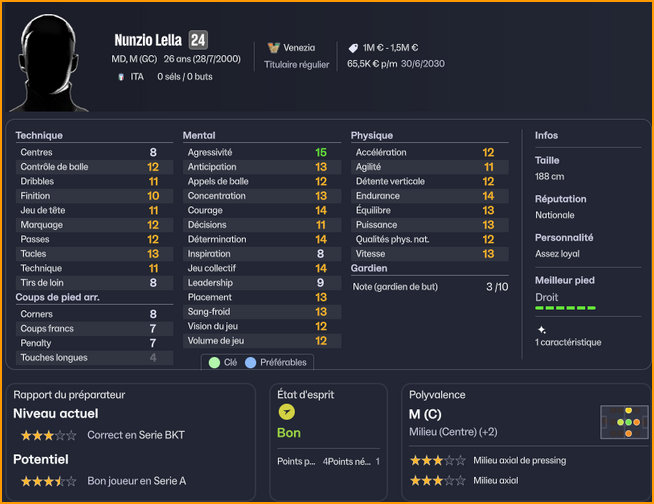The height and width of the screenshot is (504, 654).
Task: Select the player silhouette portrait
Action: pos(53,62)
